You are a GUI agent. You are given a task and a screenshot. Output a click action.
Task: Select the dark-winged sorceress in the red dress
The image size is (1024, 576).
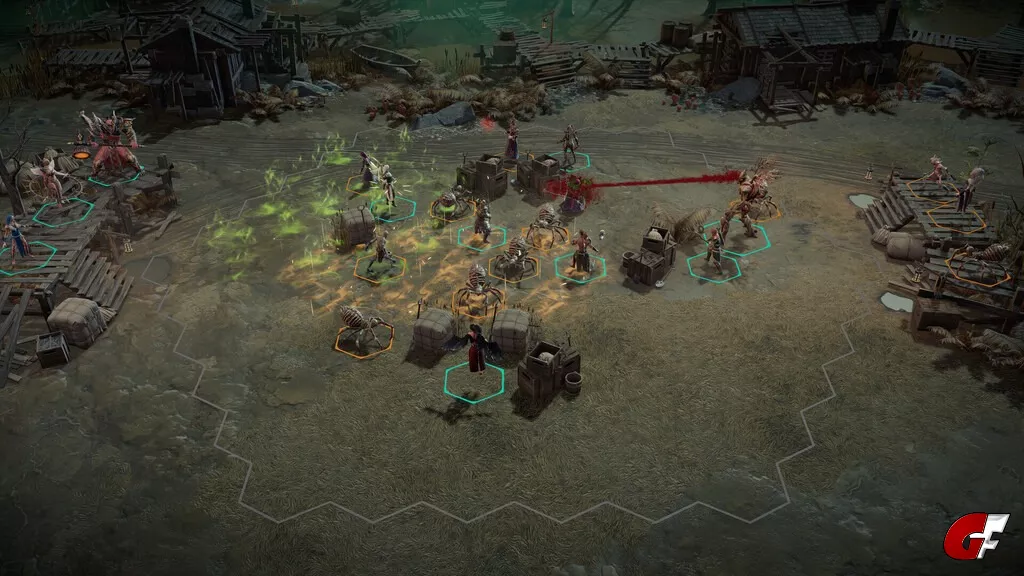click(477, 352)
